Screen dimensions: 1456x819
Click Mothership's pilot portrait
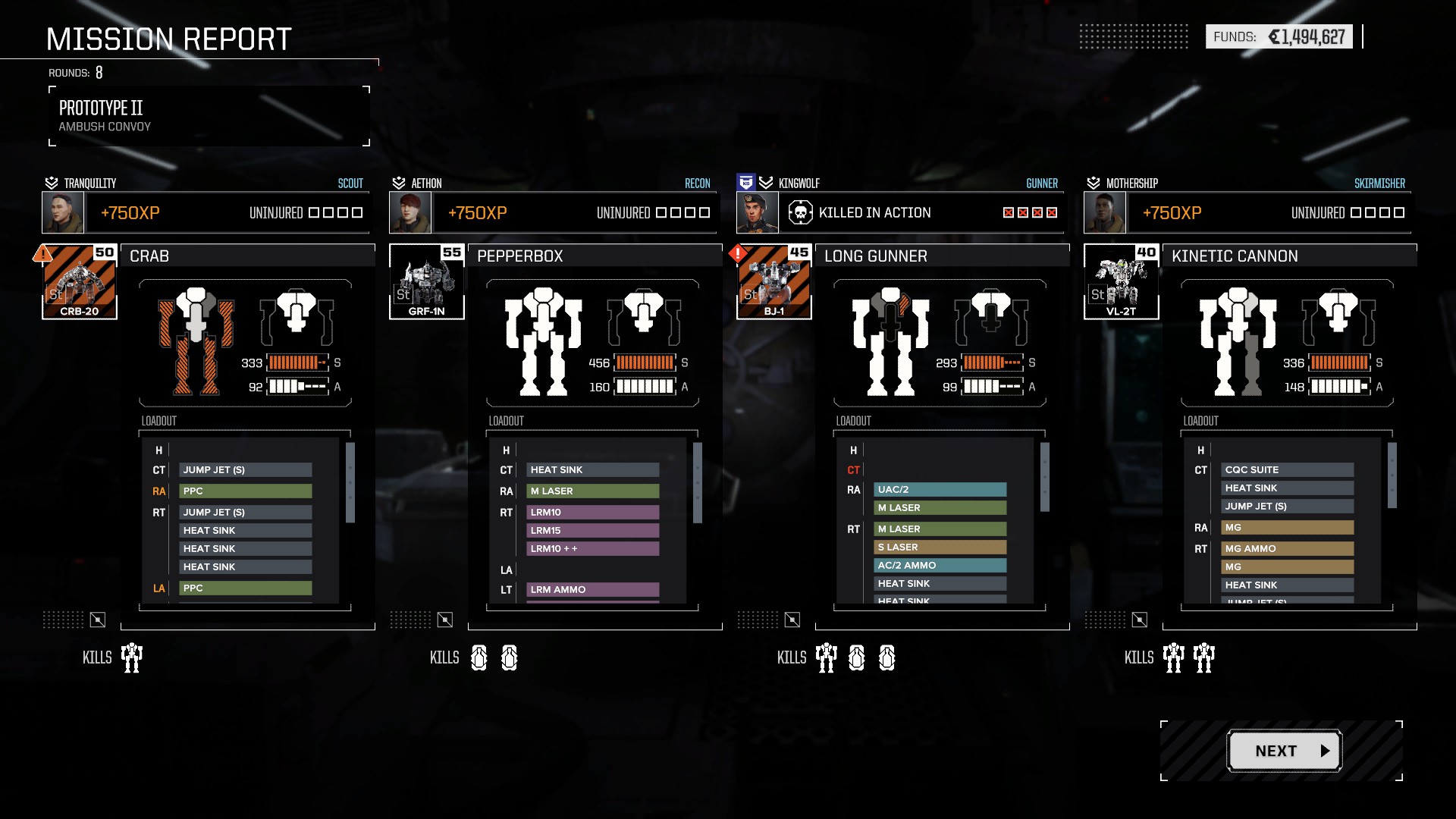(1105, 212)
